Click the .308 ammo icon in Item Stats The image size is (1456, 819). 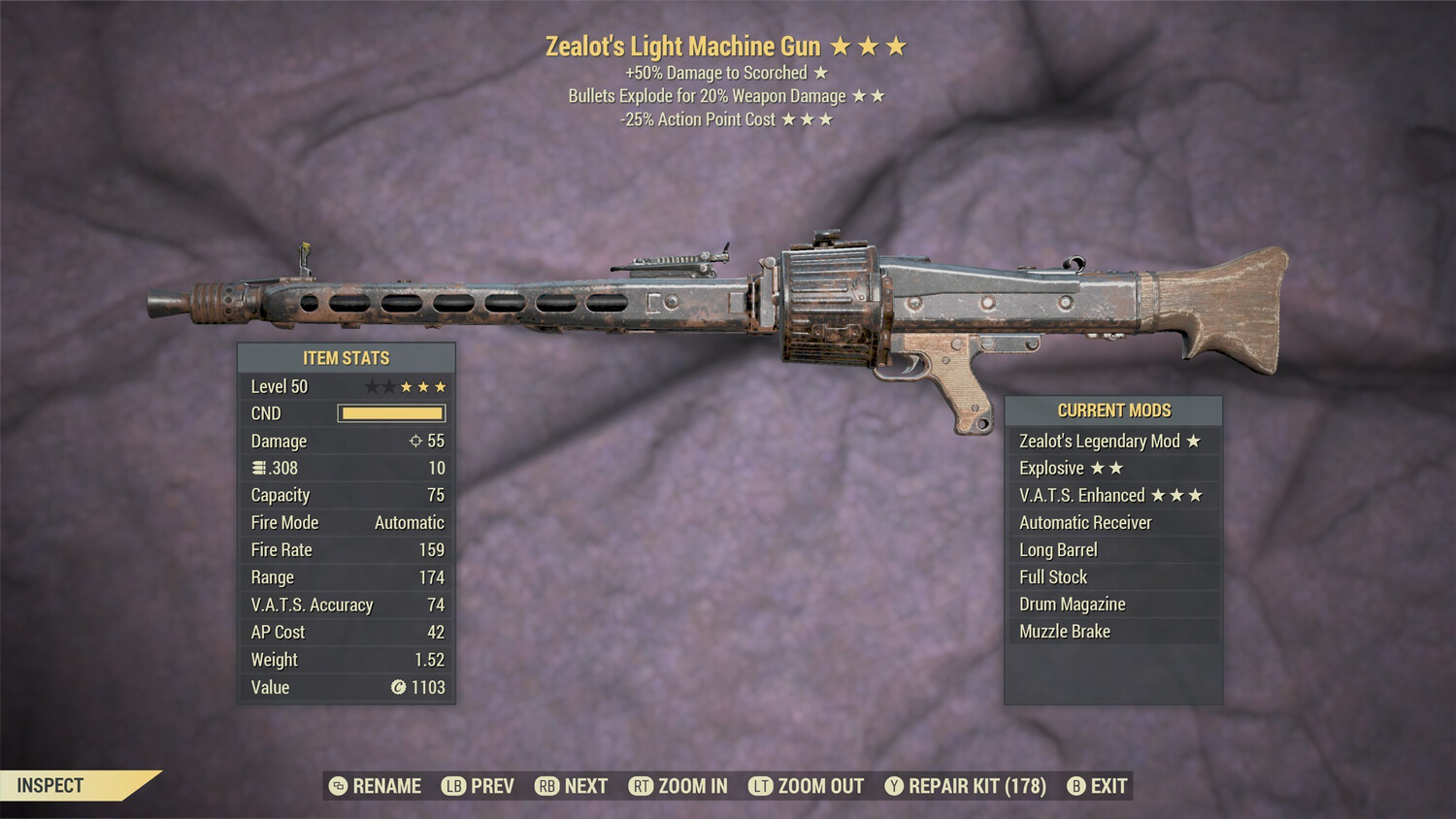257,468
